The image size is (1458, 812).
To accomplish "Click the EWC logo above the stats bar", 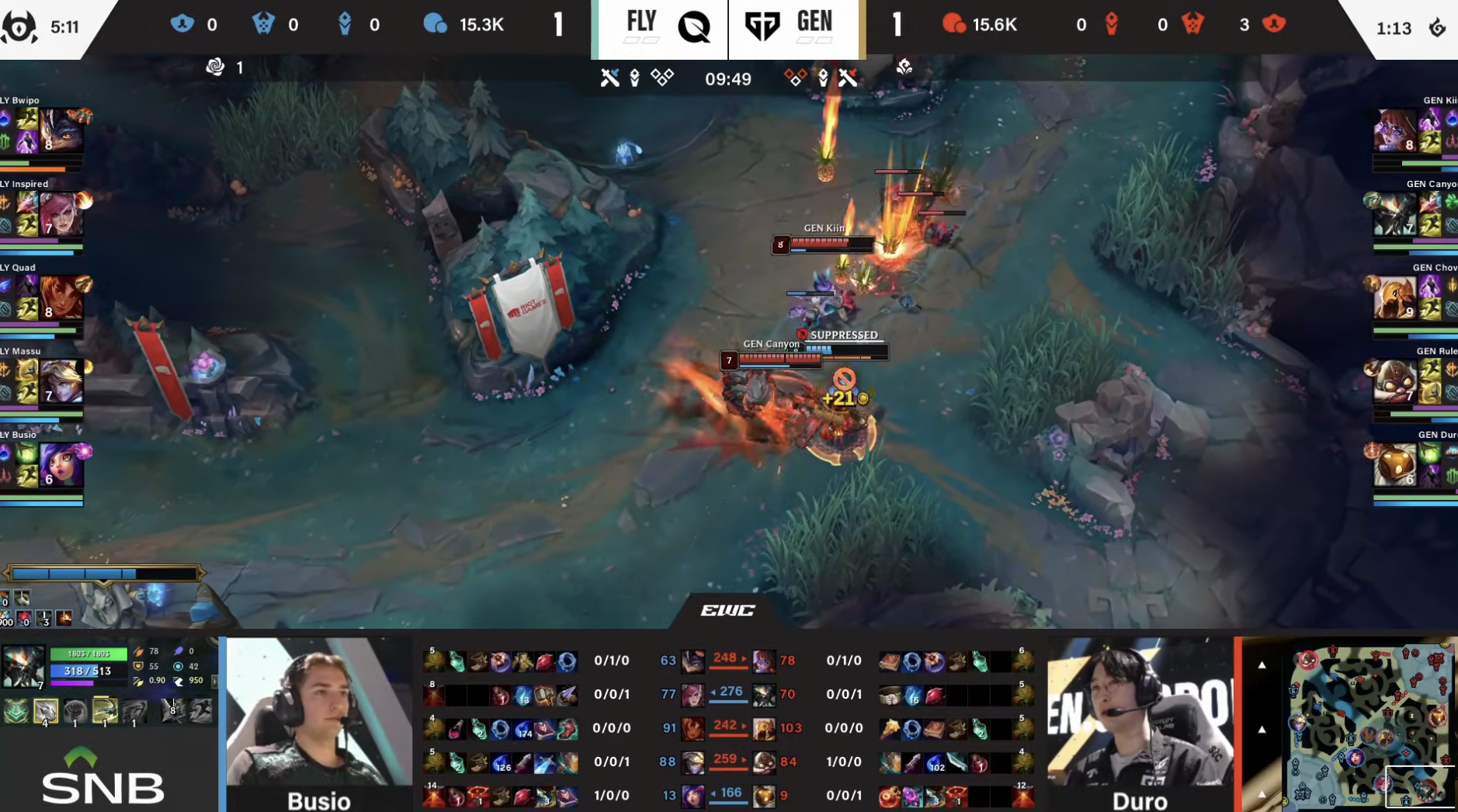I will pos(729,610).
